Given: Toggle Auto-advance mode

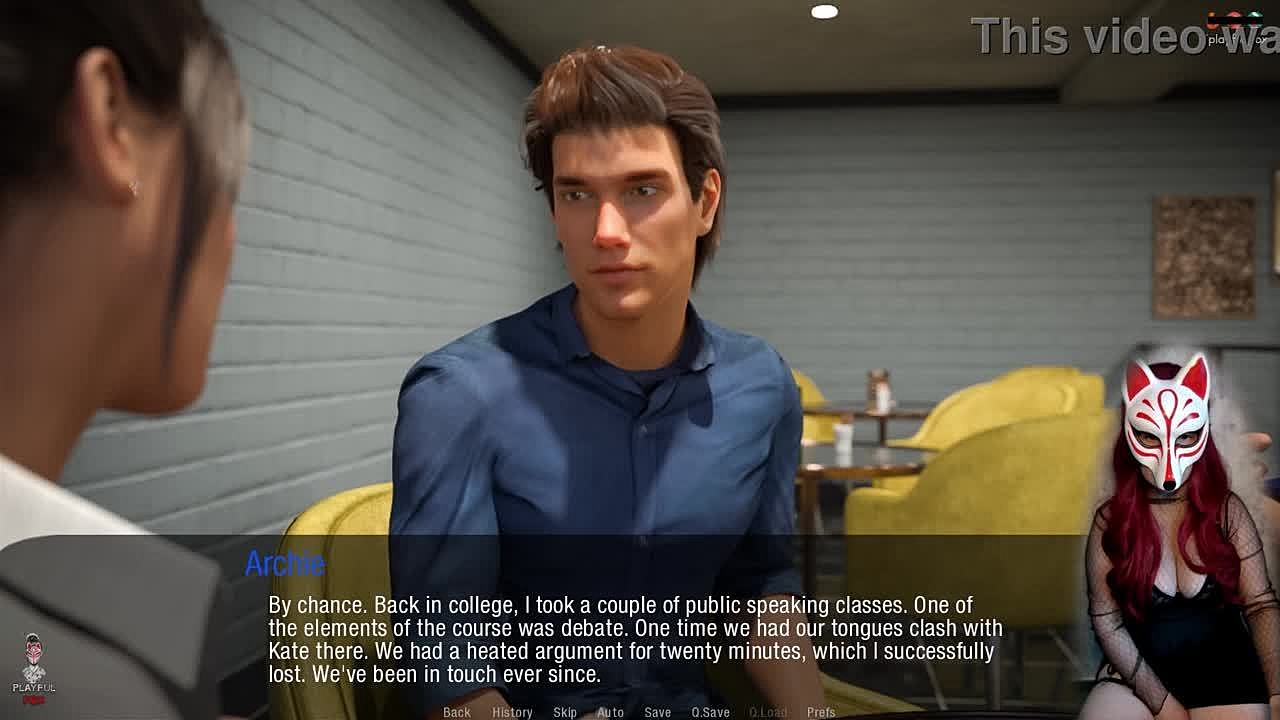Looking at the screenshot, I should coord(610,712).
